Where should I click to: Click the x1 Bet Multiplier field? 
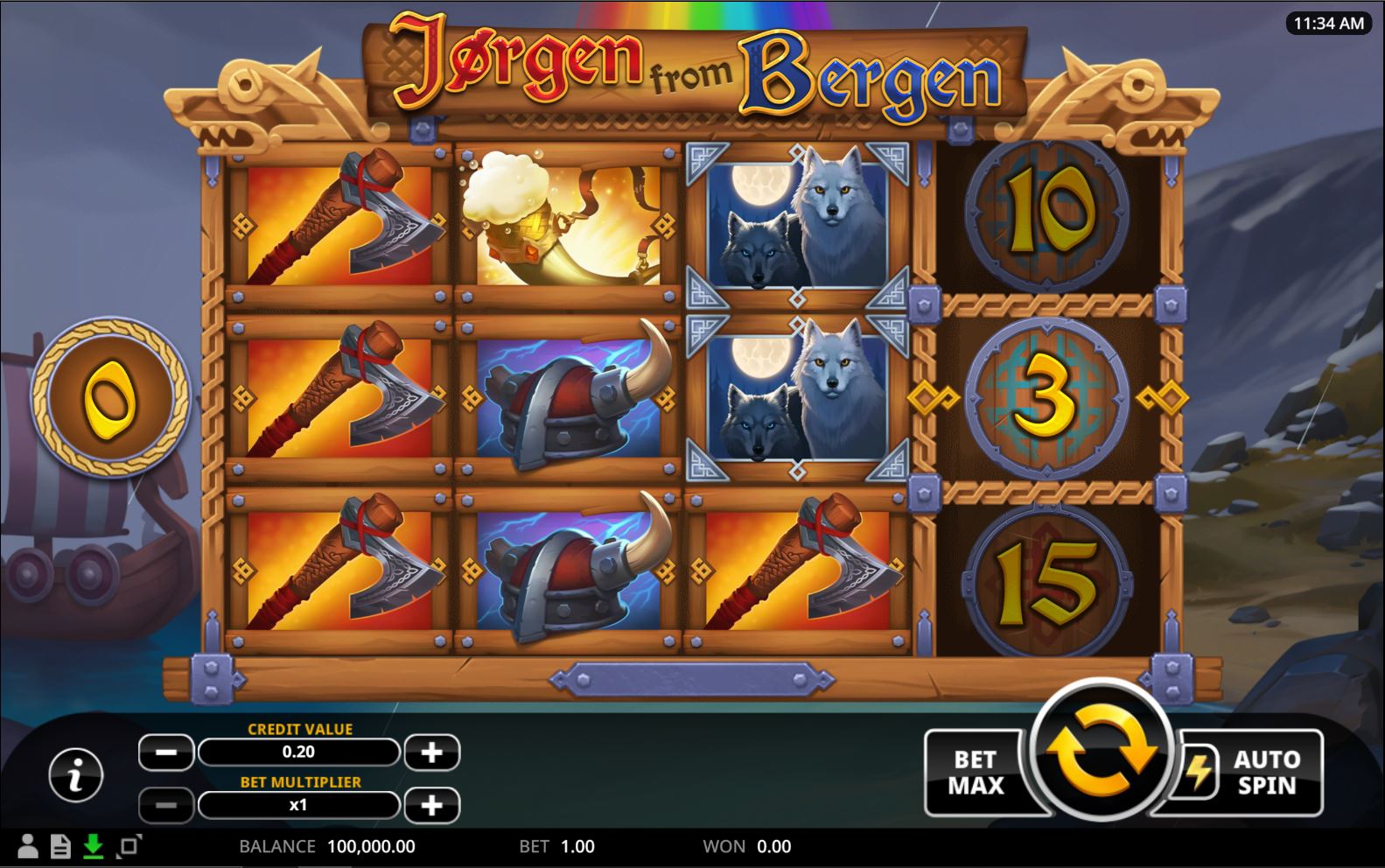pos(298,802)
